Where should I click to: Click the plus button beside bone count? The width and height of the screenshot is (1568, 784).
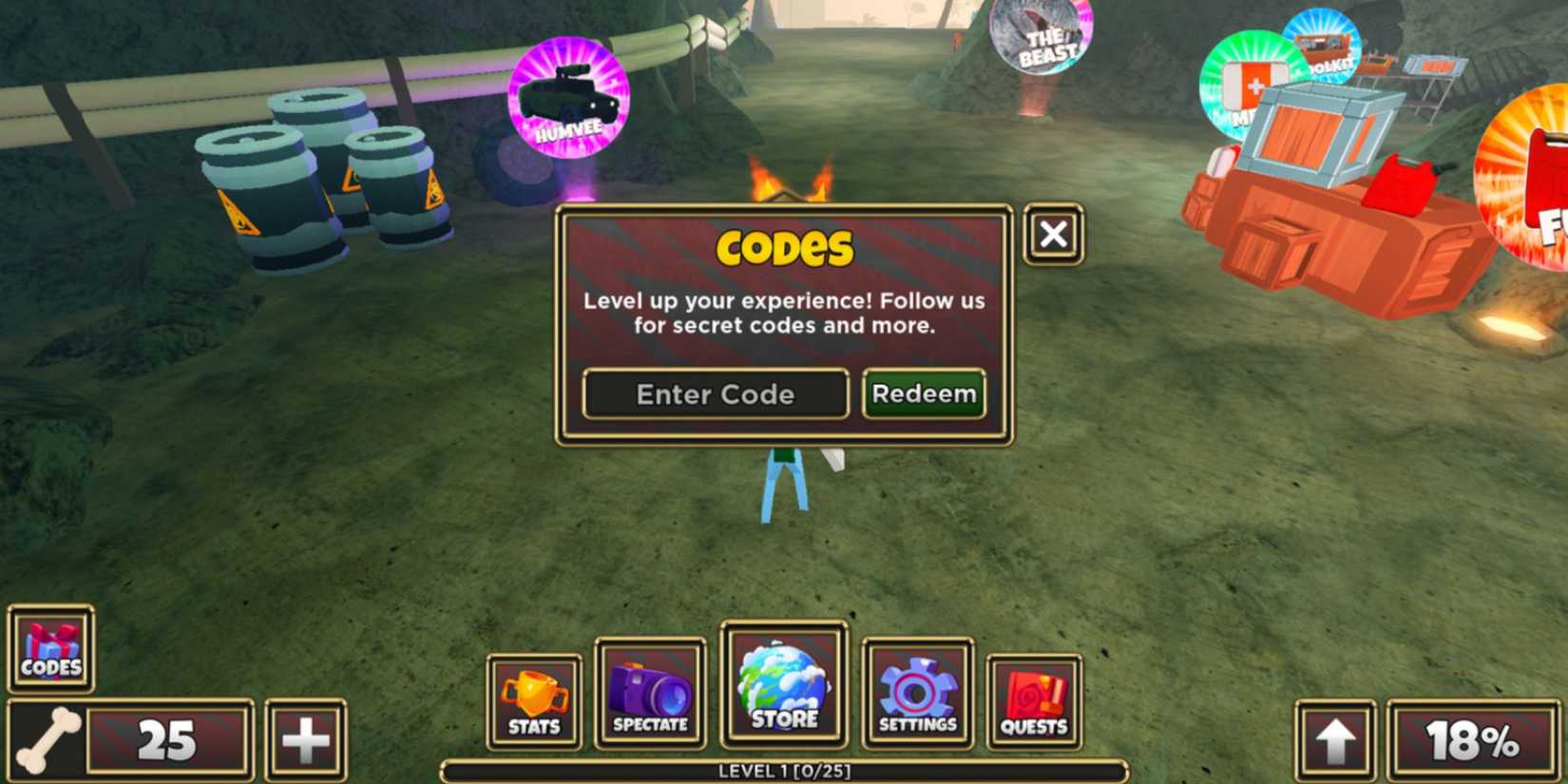click(x=306, y=738)
